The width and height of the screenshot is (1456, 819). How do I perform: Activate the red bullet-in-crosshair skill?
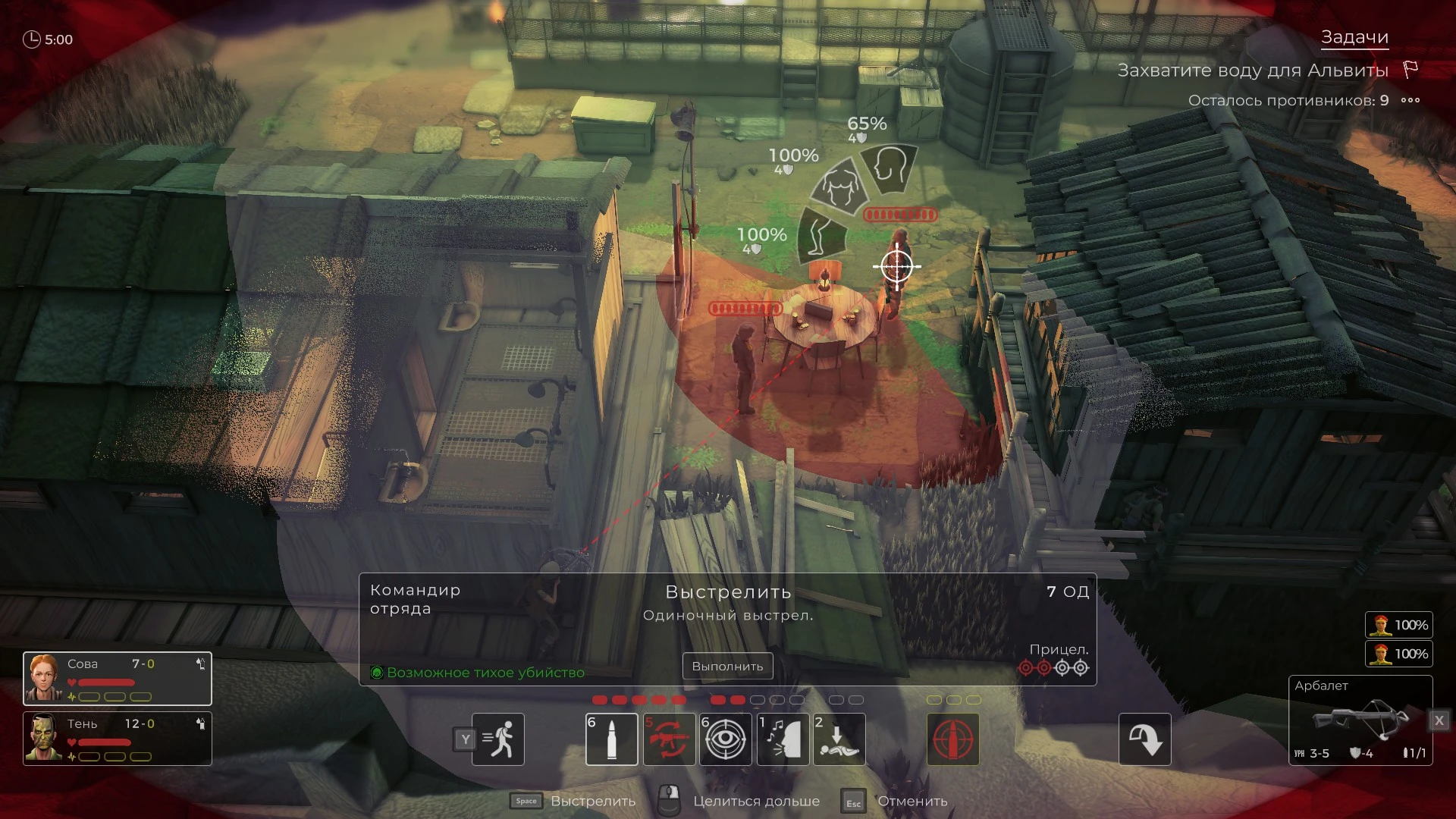952,739
